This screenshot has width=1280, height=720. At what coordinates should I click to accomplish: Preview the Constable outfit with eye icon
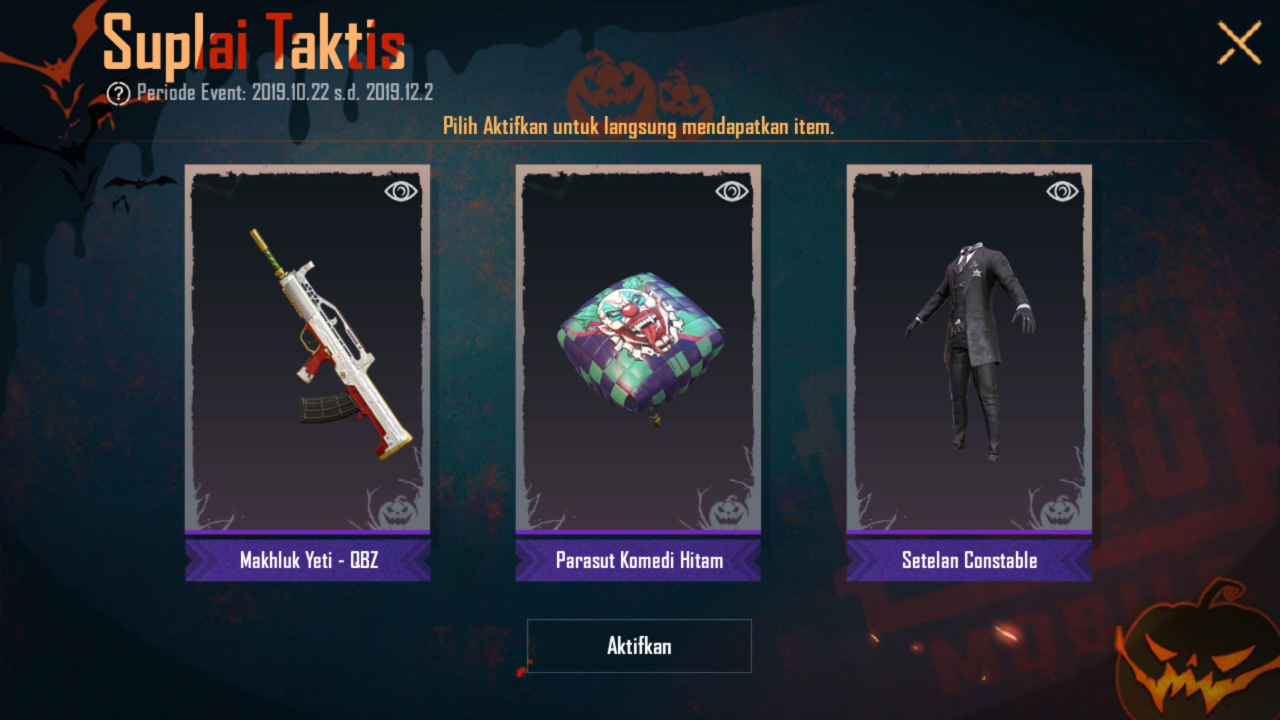pyautogui.click(x=1063, y=191)
